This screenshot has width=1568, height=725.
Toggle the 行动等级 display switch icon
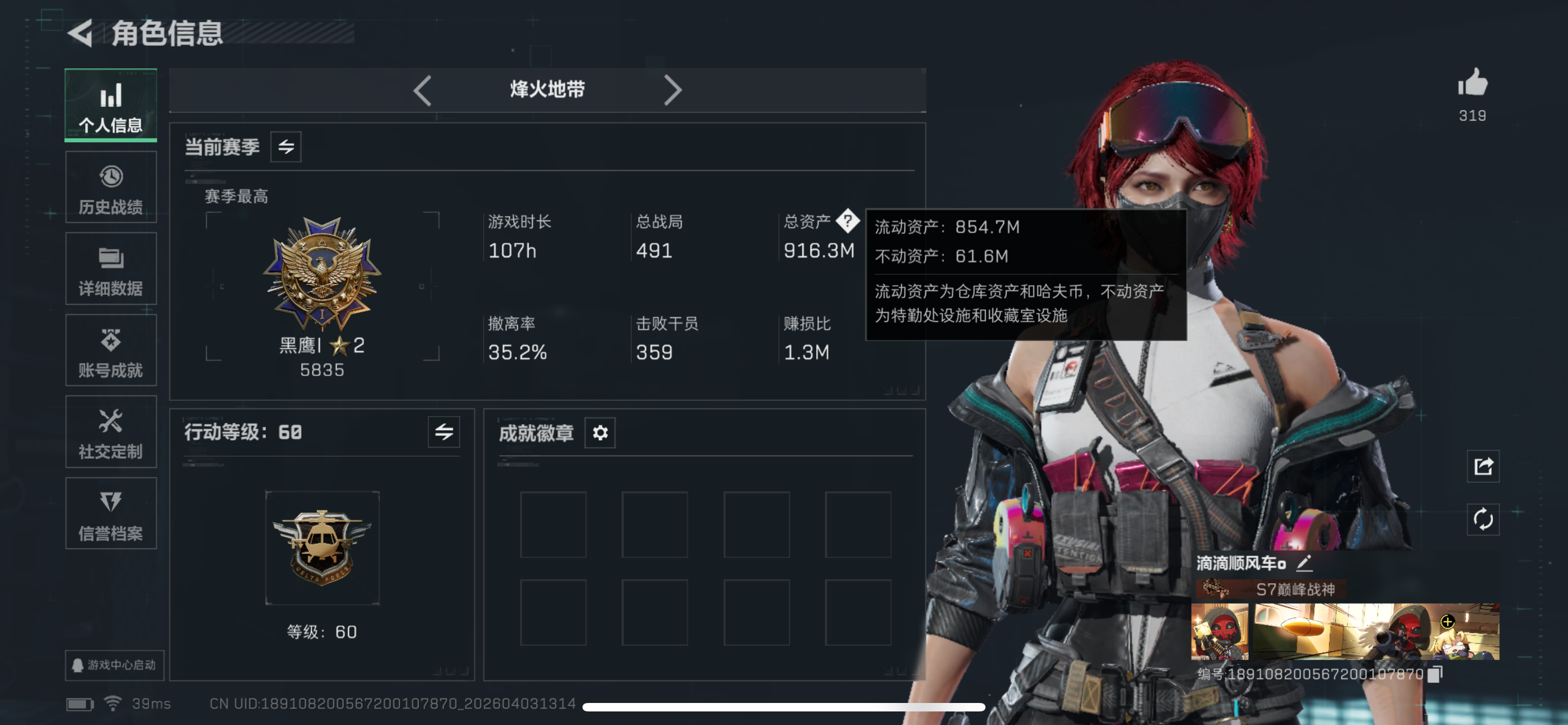coord(444,433)
